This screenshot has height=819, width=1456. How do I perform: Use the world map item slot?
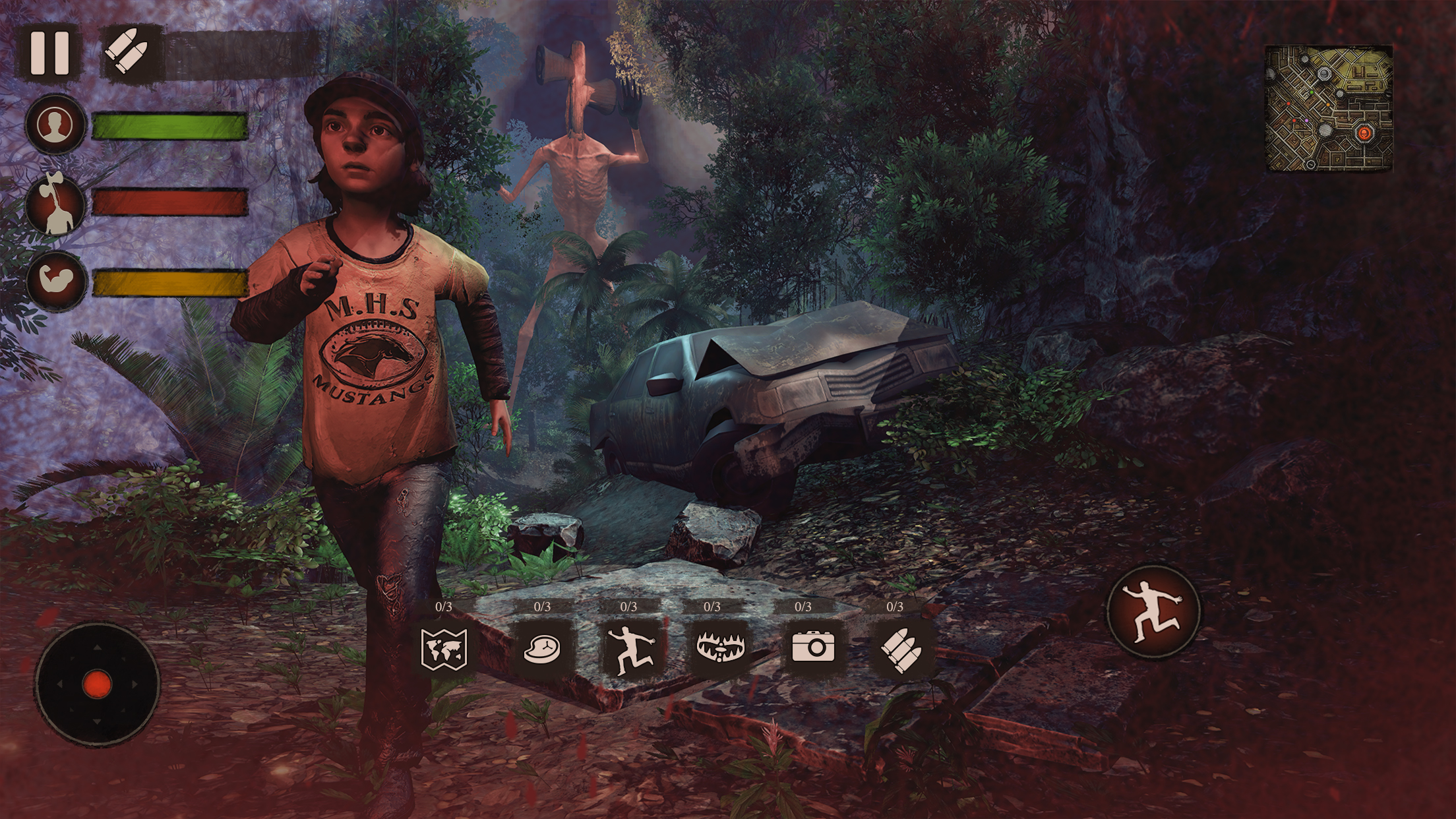point(444,648)
